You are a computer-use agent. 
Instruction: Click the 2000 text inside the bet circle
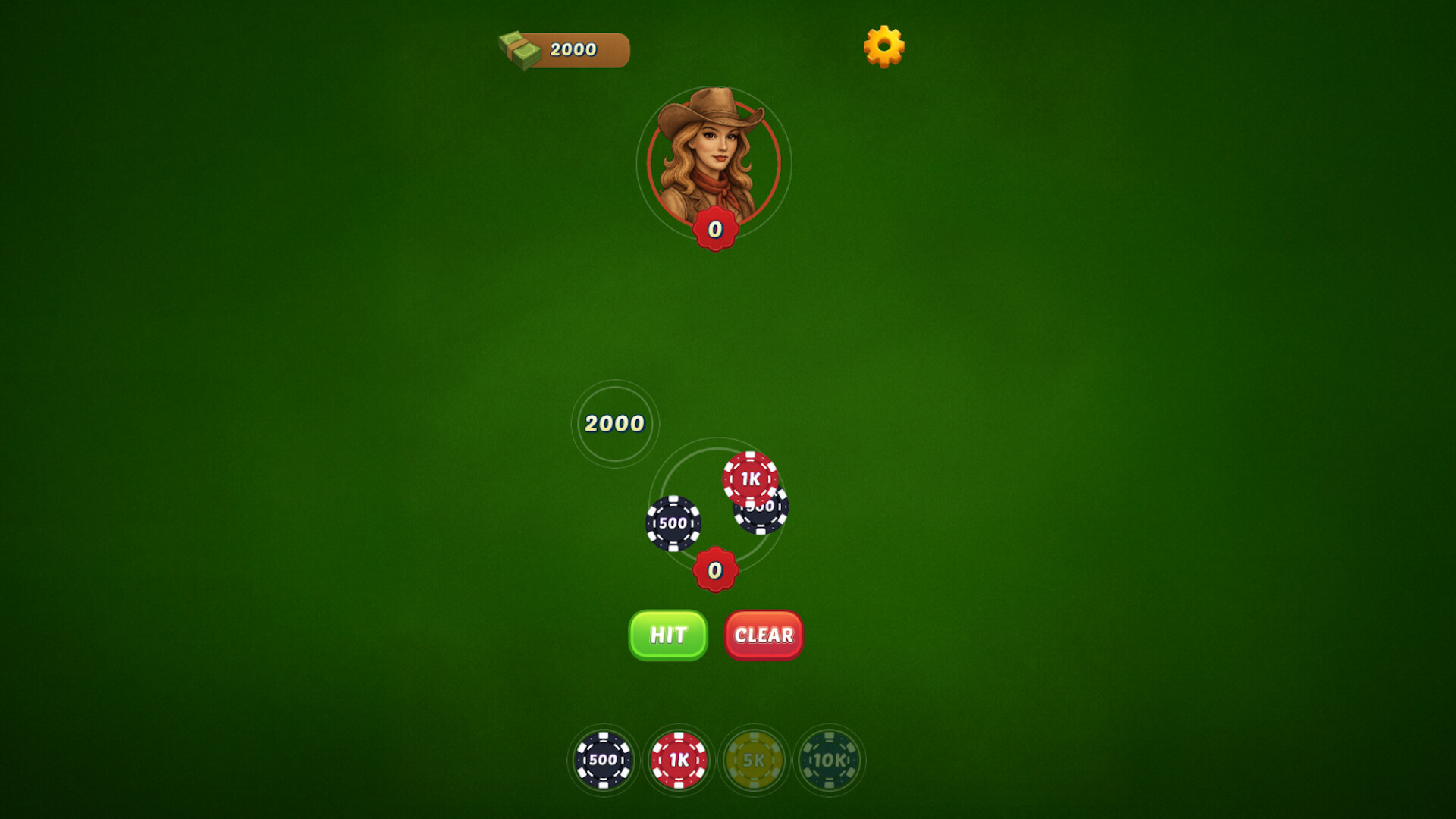[614, 425]
